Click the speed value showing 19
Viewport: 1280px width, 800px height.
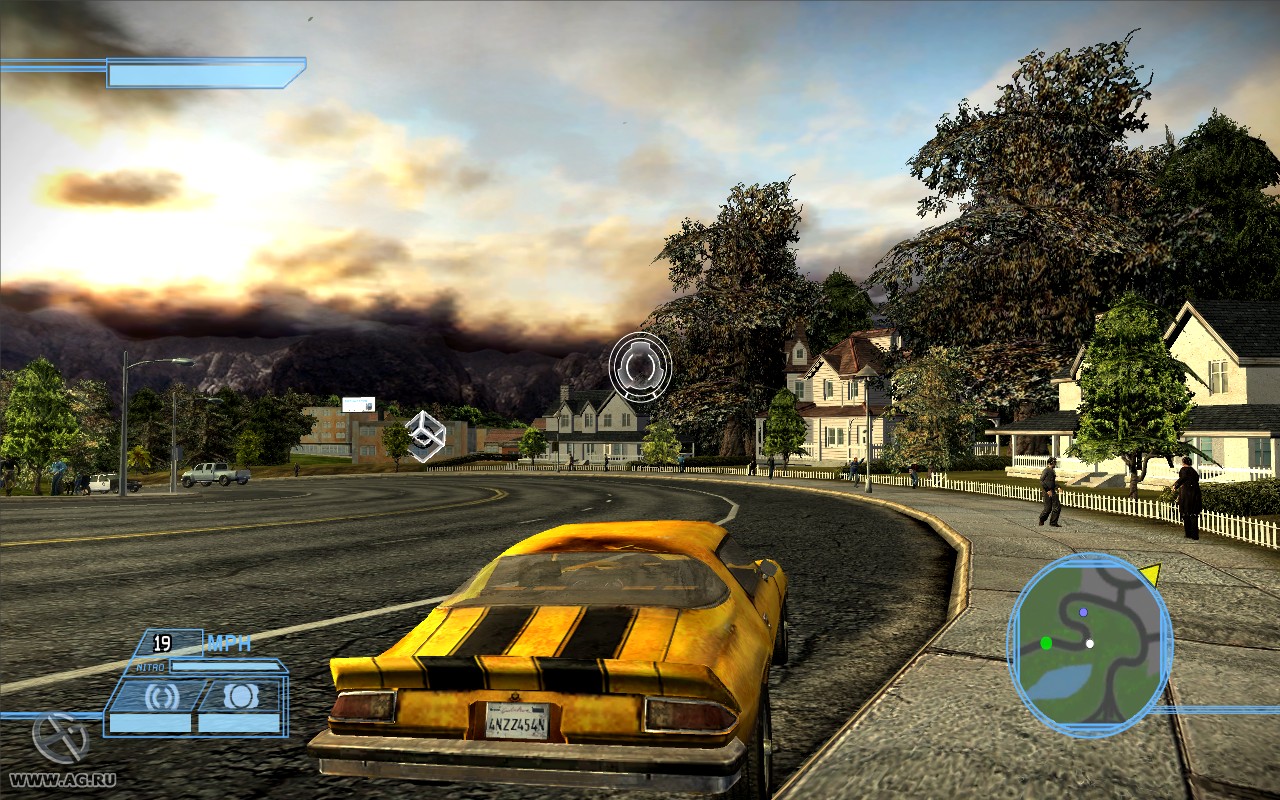160,643
